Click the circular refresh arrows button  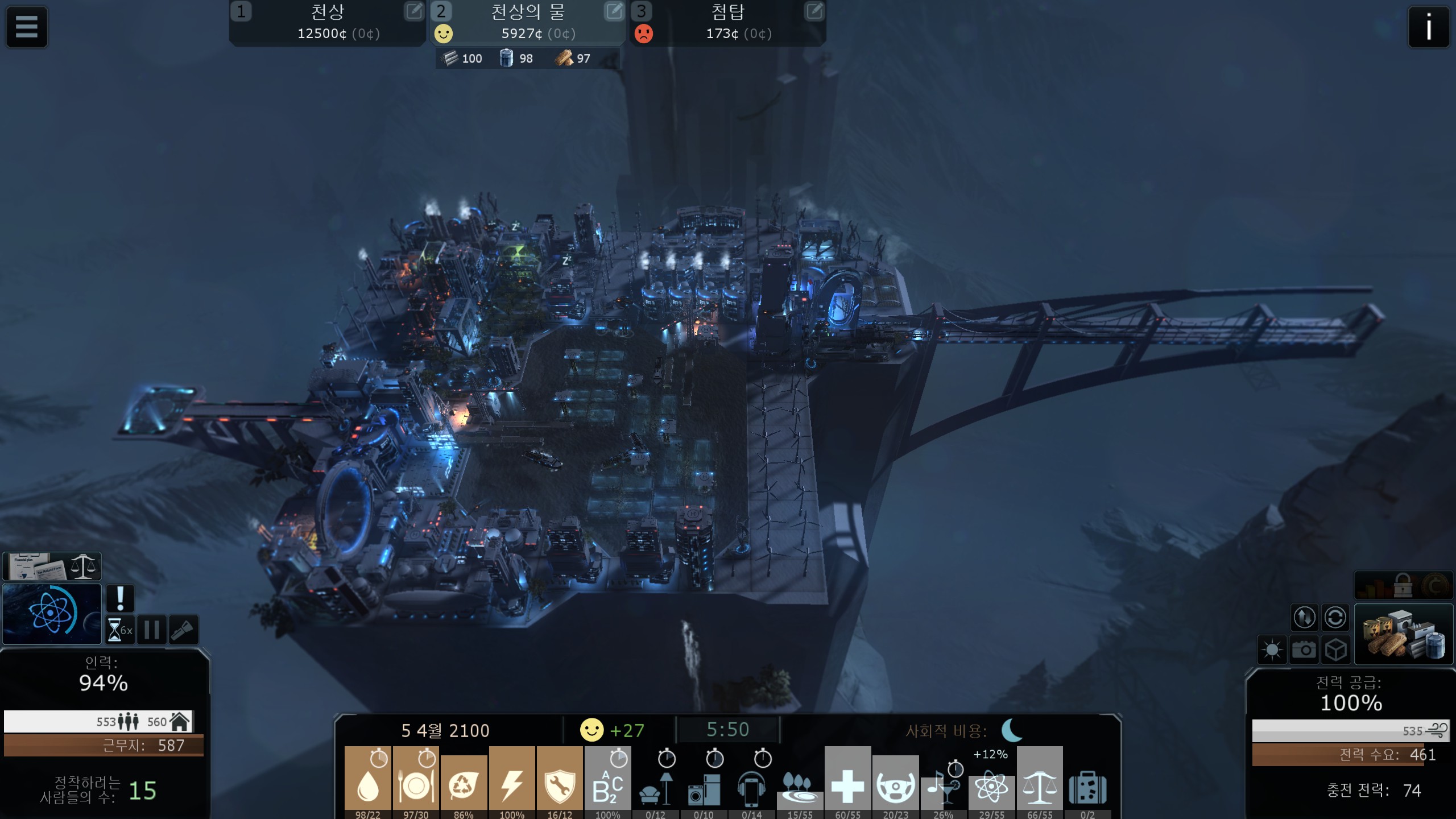click(x=1335, y=617)
